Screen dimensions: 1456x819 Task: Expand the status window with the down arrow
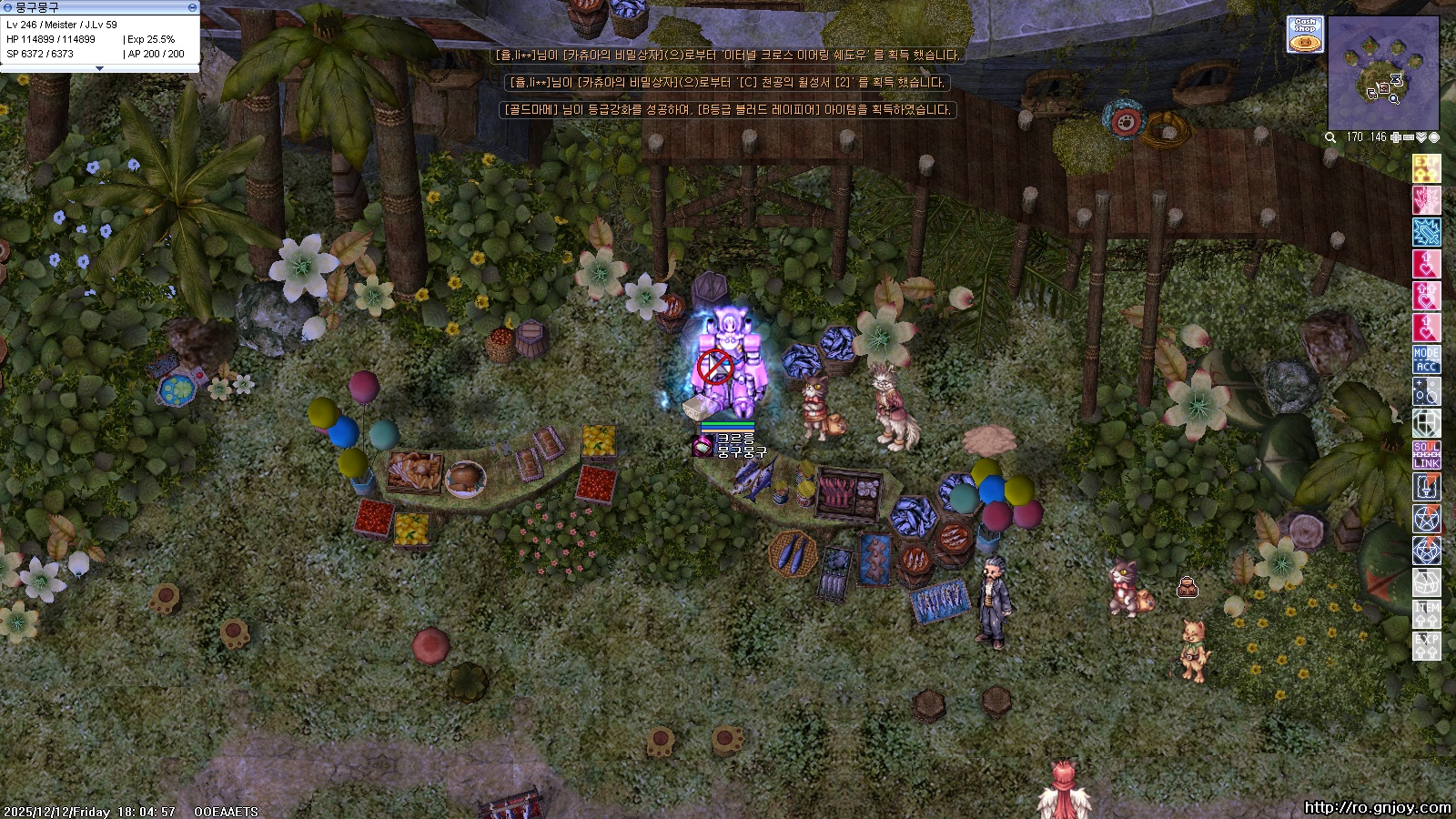tap(99, 68)
